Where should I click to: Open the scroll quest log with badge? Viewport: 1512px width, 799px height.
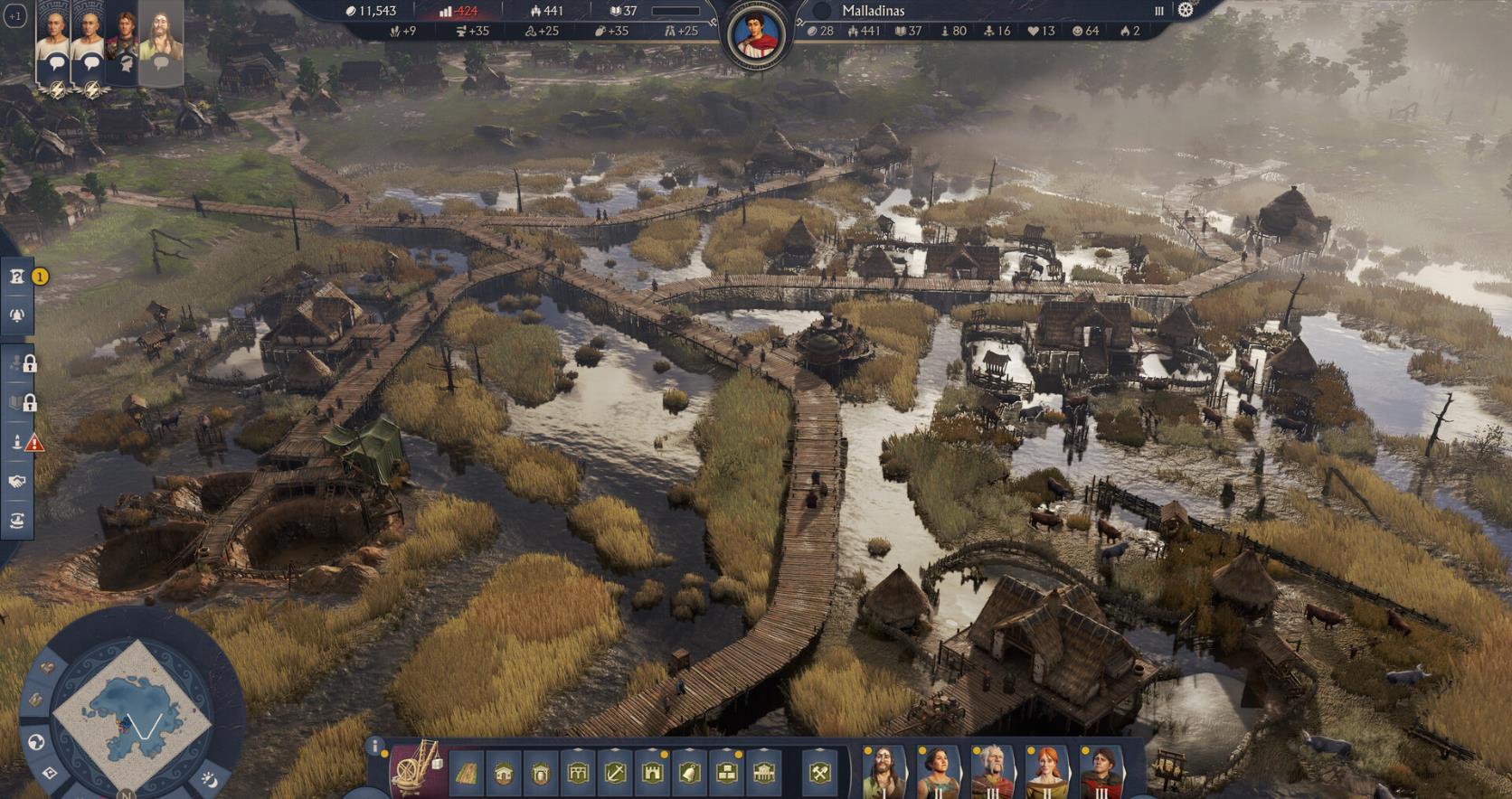tap(17, 277)
